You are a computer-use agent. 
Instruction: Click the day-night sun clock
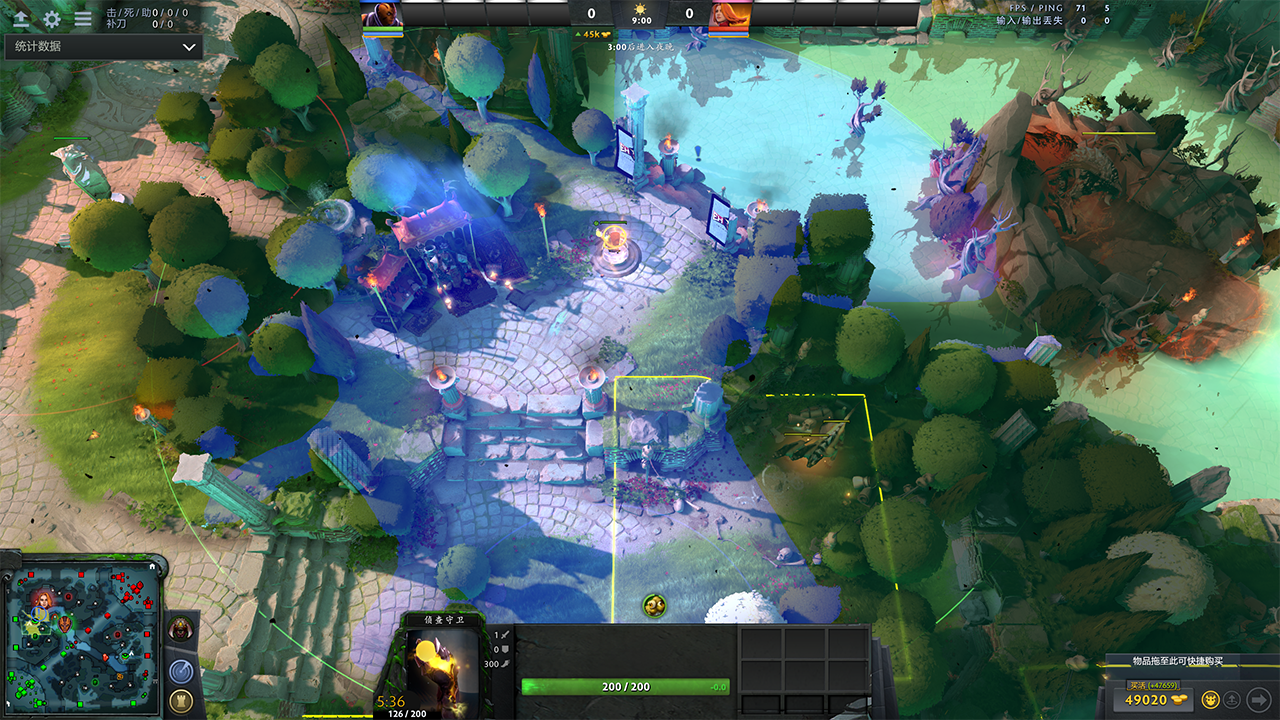click(x=641, y=13)
